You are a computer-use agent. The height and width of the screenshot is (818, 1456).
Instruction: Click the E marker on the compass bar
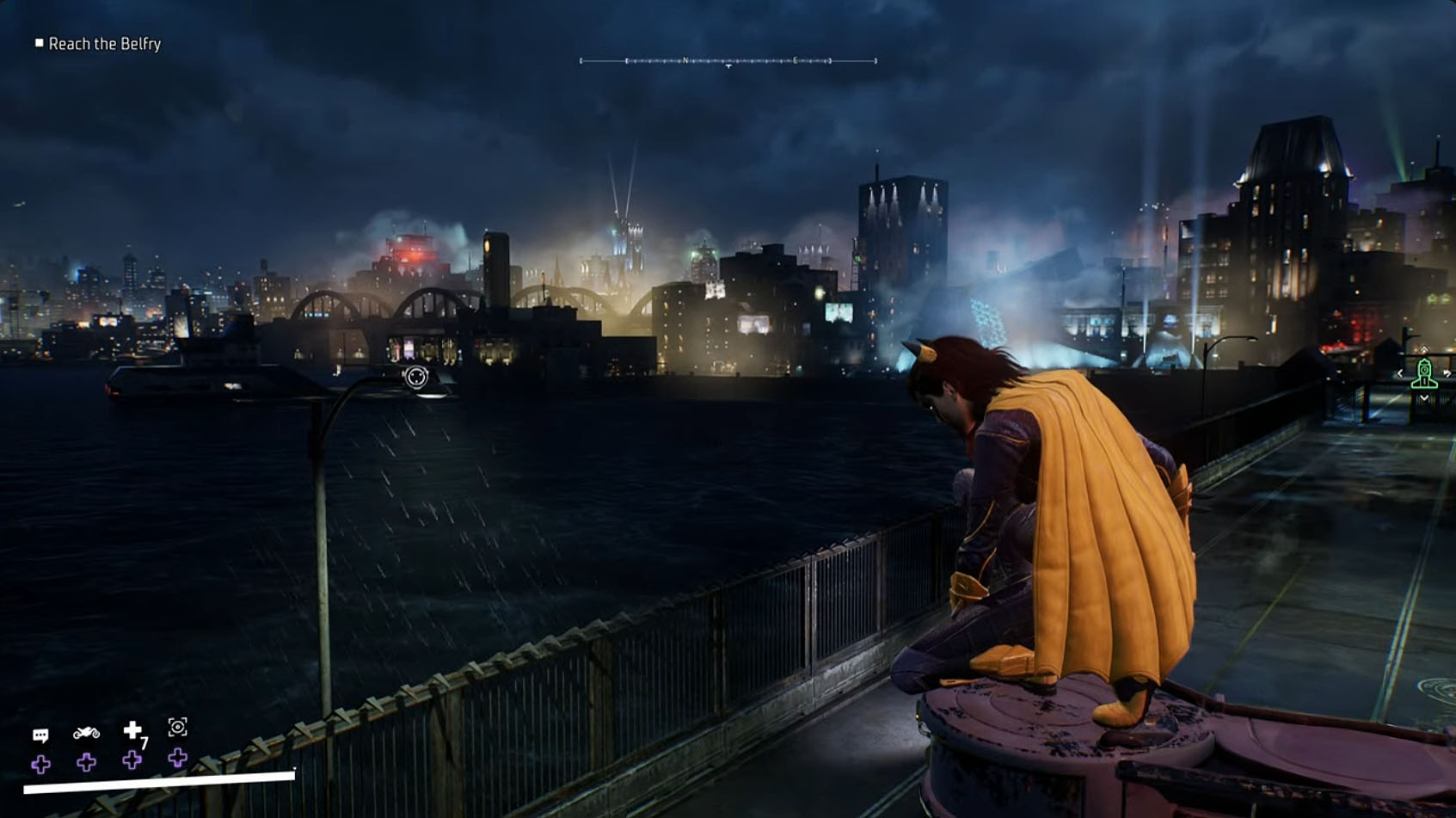[796, 60]
